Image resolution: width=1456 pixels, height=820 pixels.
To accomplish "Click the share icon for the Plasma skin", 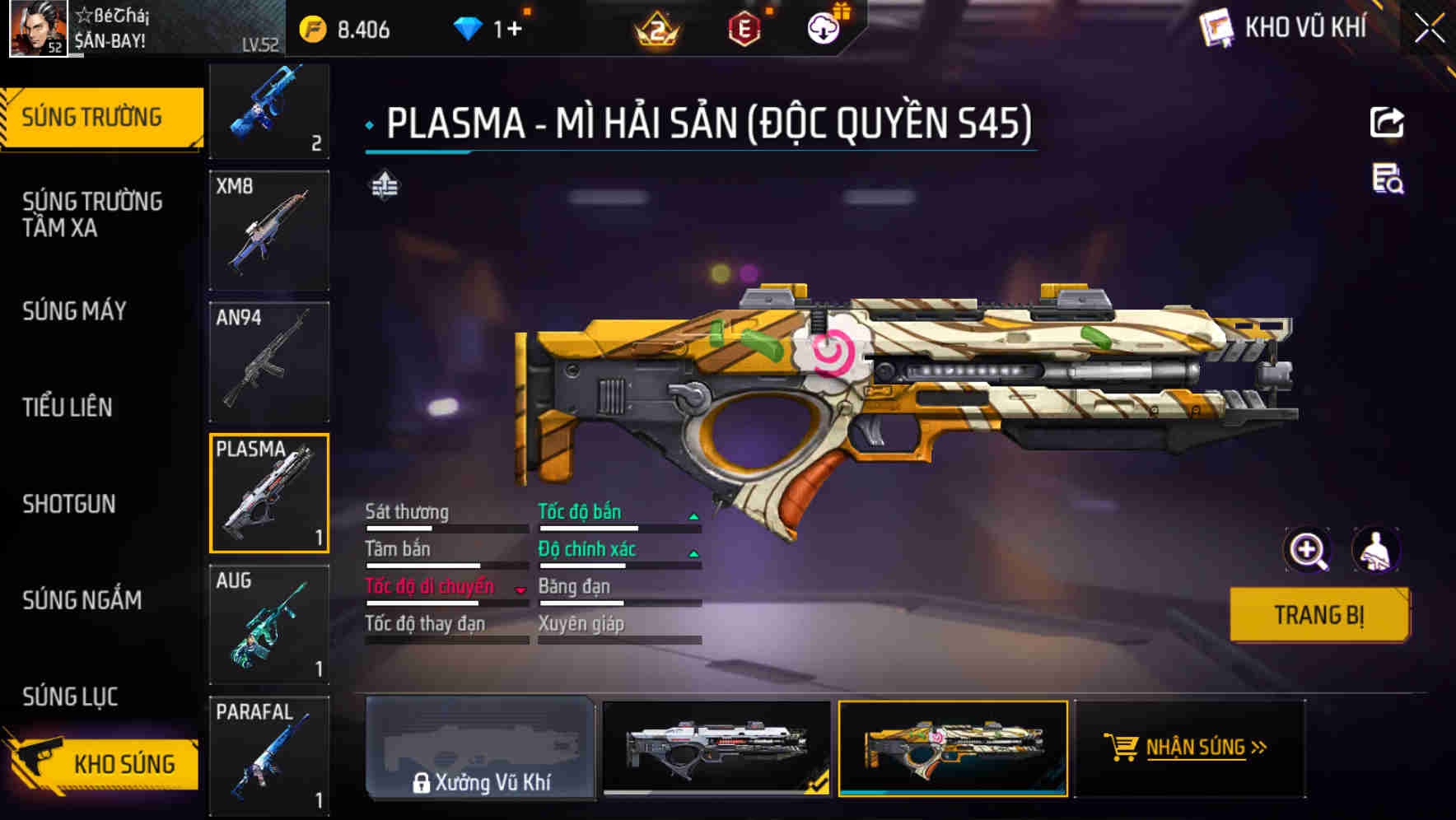I will pyautogui.click(x=1388, y=122).
